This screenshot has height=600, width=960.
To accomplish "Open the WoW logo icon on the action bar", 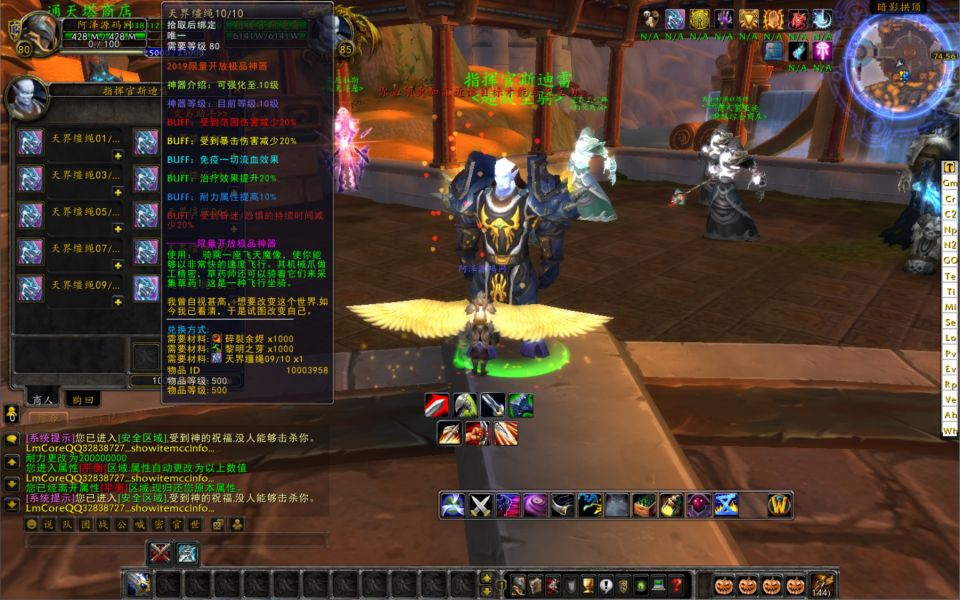I will [780, 505].
